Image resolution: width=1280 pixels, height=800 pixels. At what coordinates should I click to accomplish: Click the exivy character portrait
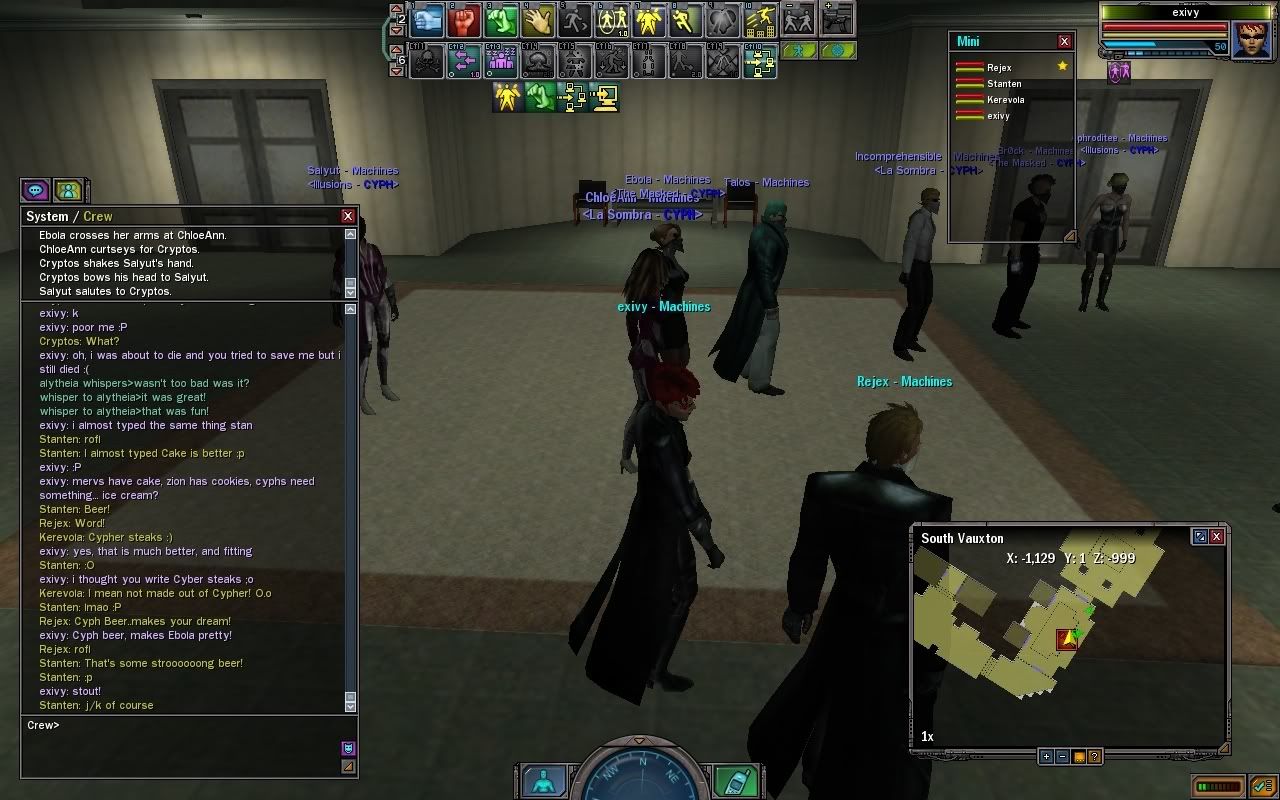[1250, 40]
